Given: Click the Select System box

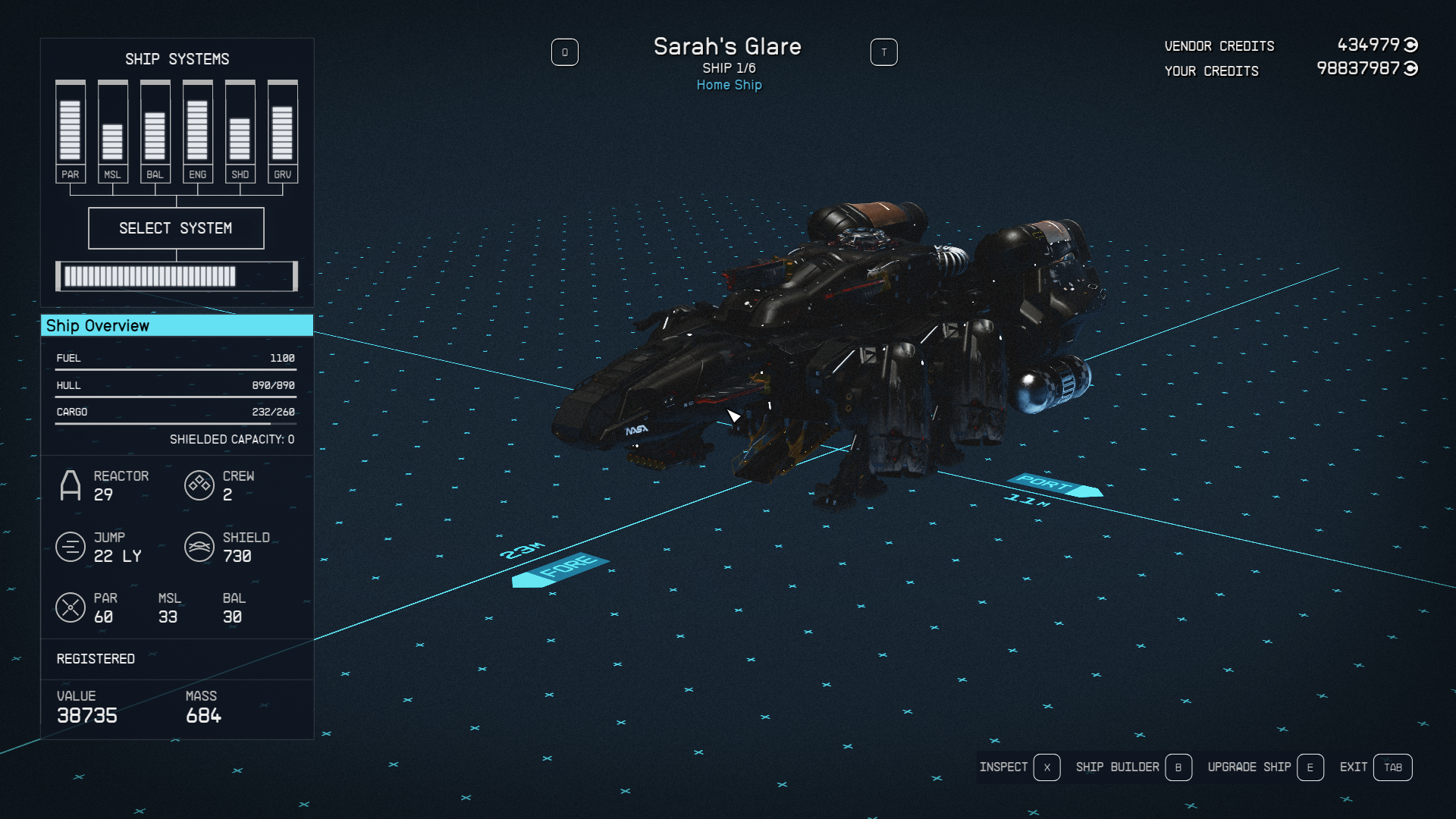Looking at the screenshot, I should tap(176, 228).
